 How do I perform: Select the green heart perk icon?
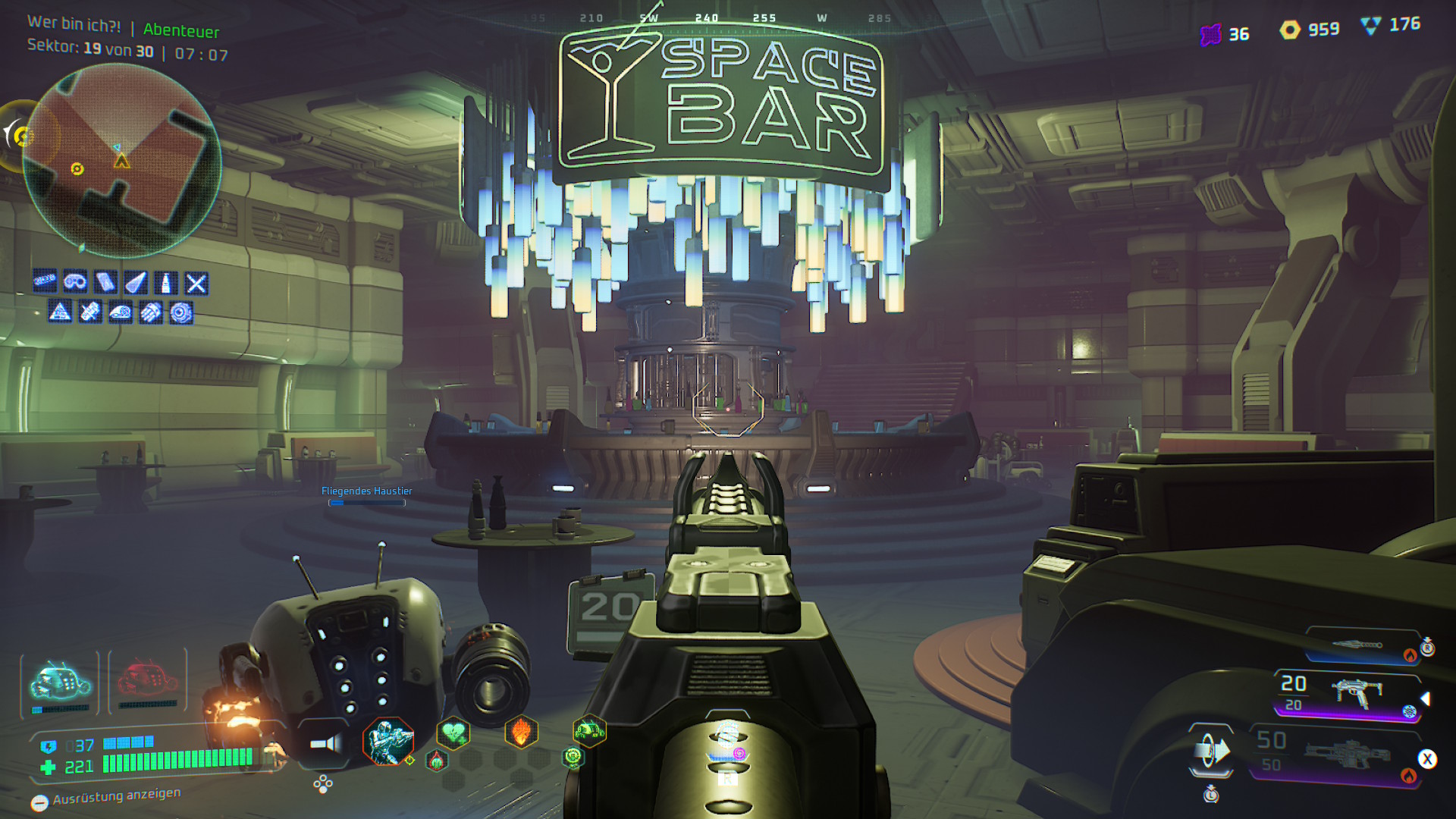pos(453,733)
